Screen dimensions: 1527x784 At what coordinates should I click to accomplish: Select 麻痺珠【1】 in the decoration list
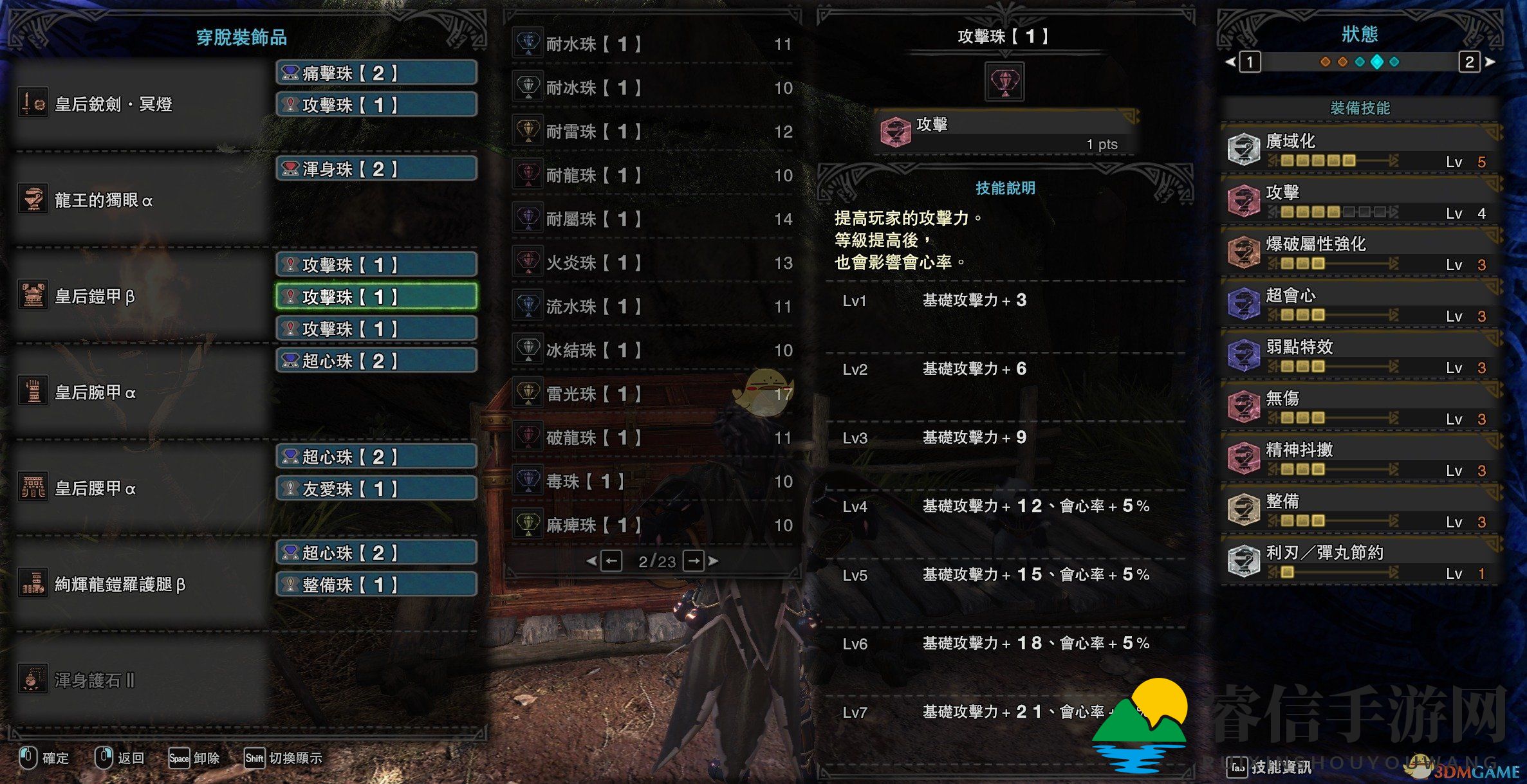click(x=653, y=525)
